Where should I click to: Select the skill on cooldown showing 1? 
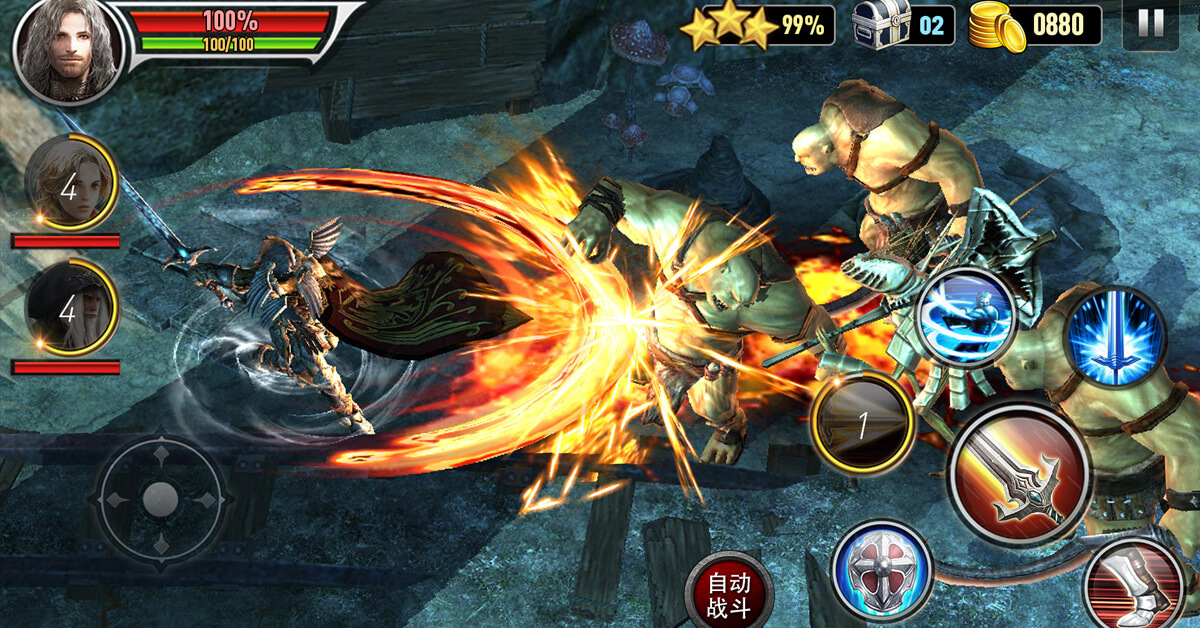[x=862, y=427]
